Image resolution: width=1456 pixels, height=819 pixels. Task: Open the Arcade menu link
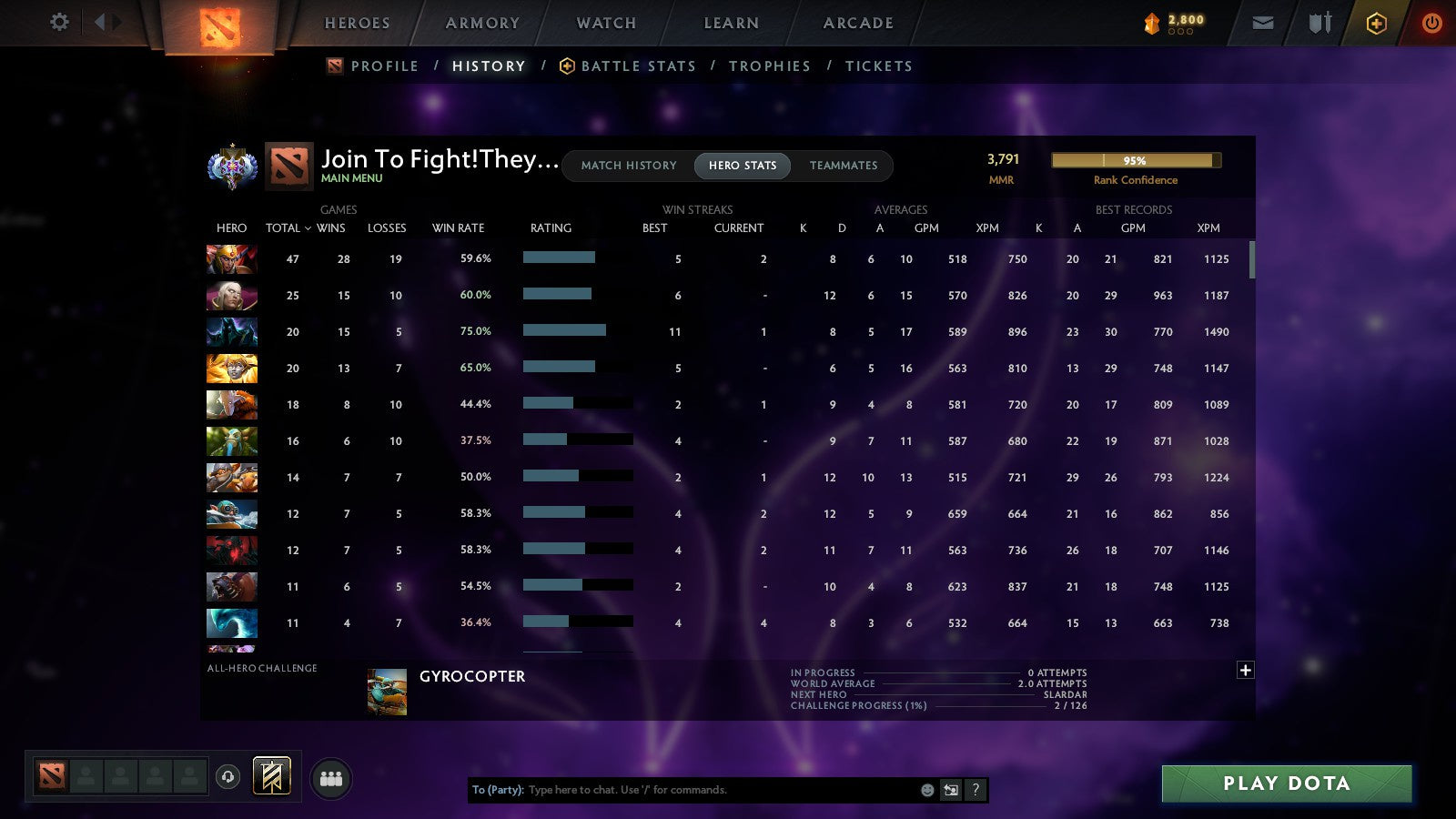[x=856, y=23]
